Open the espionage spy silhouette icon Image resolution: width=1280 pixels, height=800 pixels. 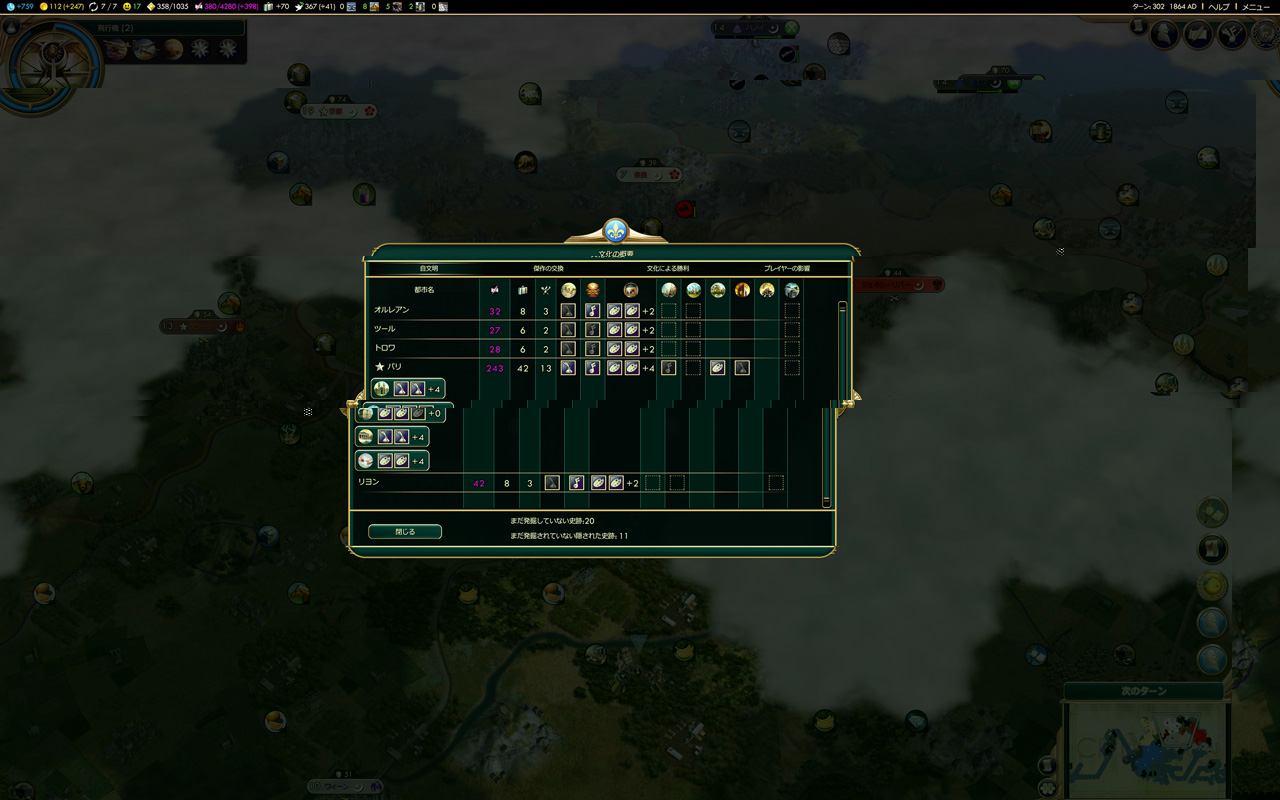[x=1164, y=35]
